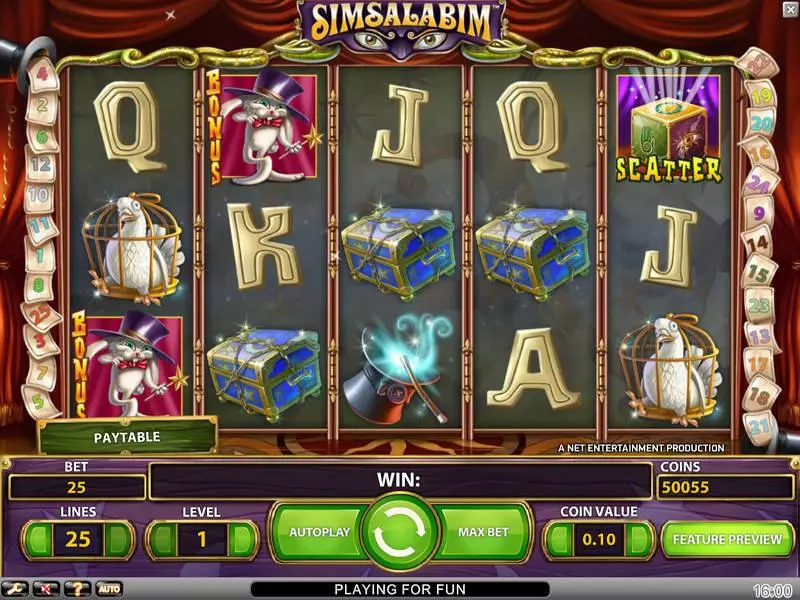The width and height of the screenshot is (800, 600).
Task: Show help with the question mark icon
Action: [75, 589]
